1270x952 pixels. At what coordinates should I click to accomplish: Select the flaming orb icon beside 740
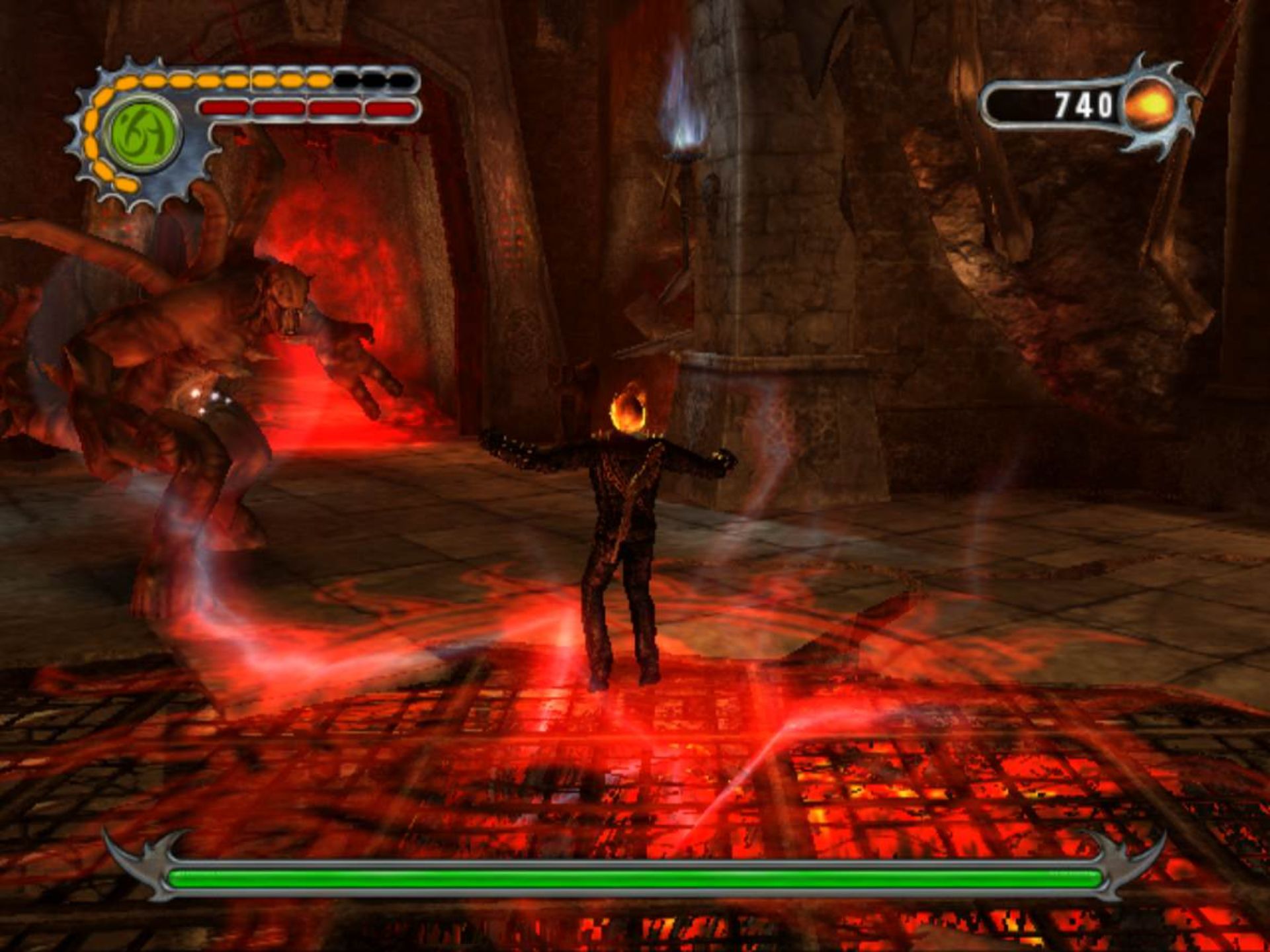click(1151, 105)
